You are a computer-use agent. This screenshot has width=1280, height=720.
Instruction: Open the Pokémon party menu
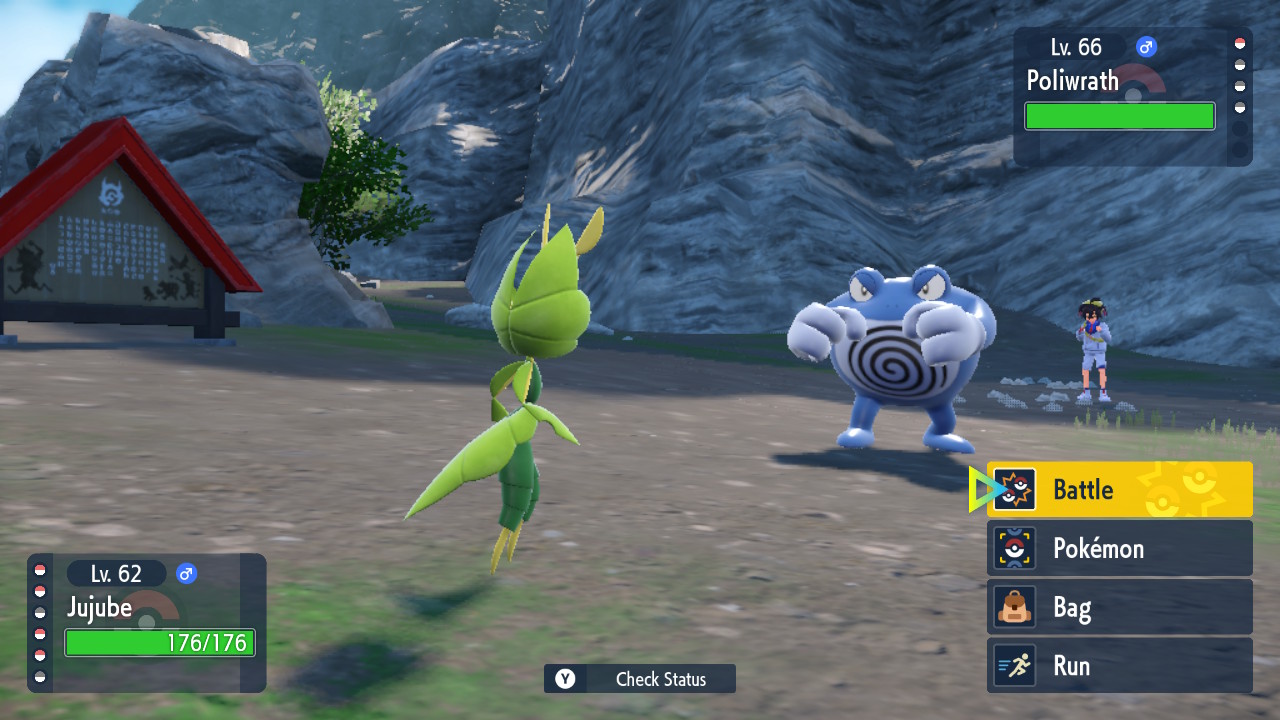(x=1119, y=548)
